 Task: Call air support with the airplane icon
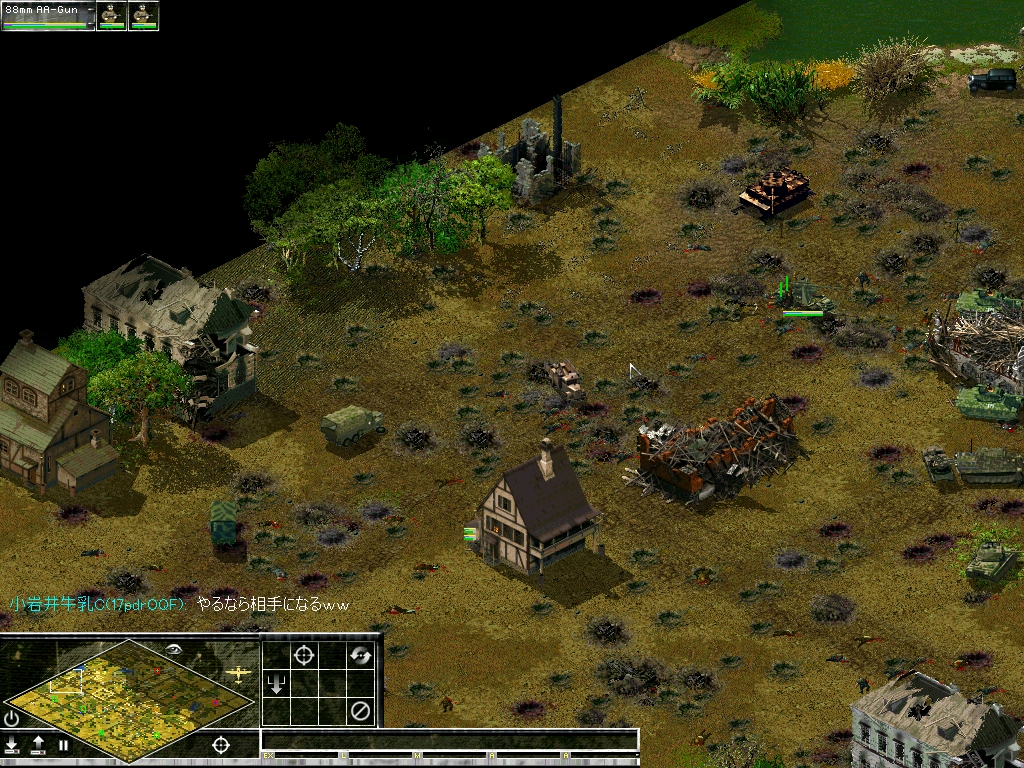239,673
